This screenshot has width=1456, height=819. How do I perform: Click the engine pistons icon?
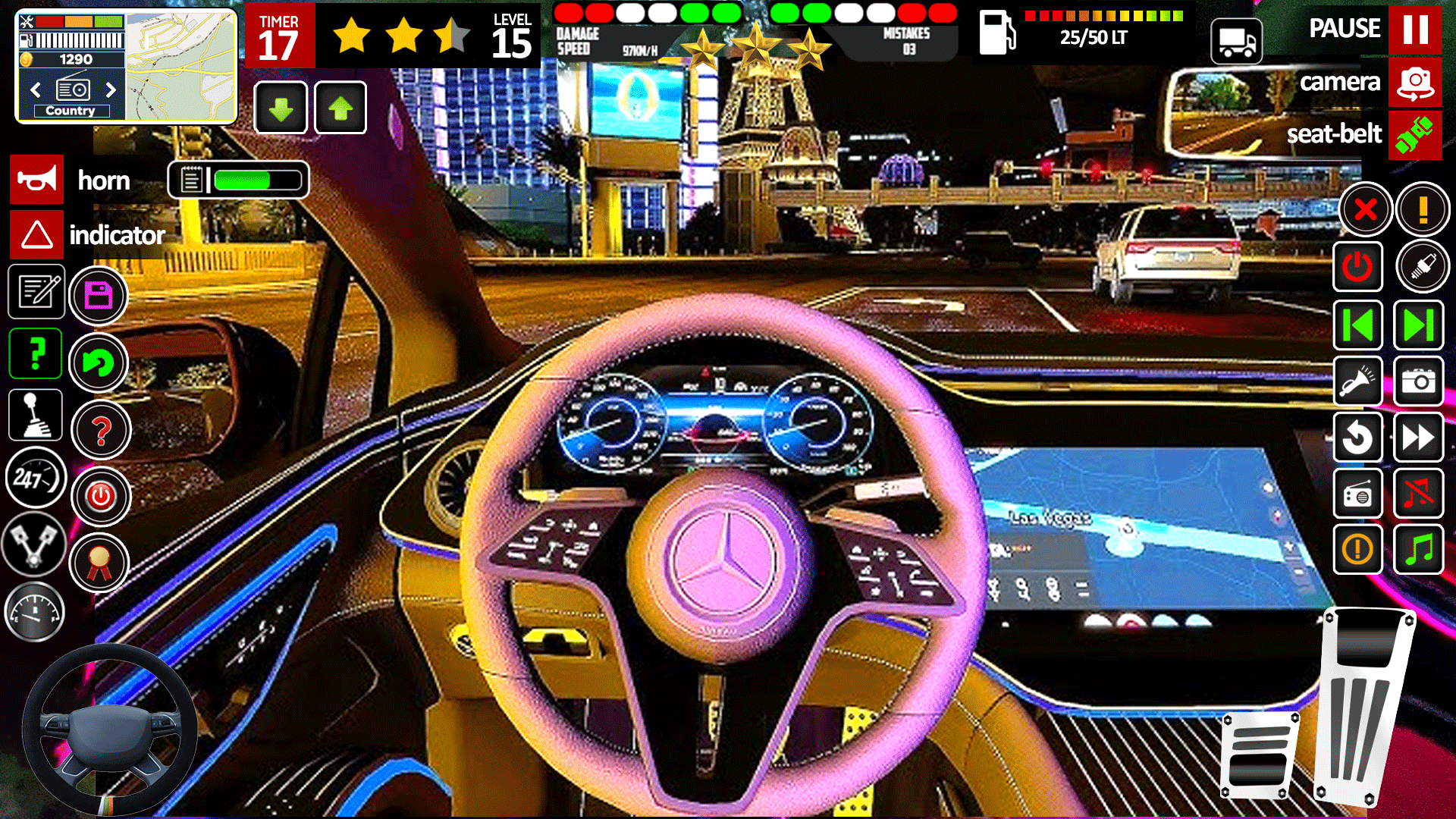(34, 546)
